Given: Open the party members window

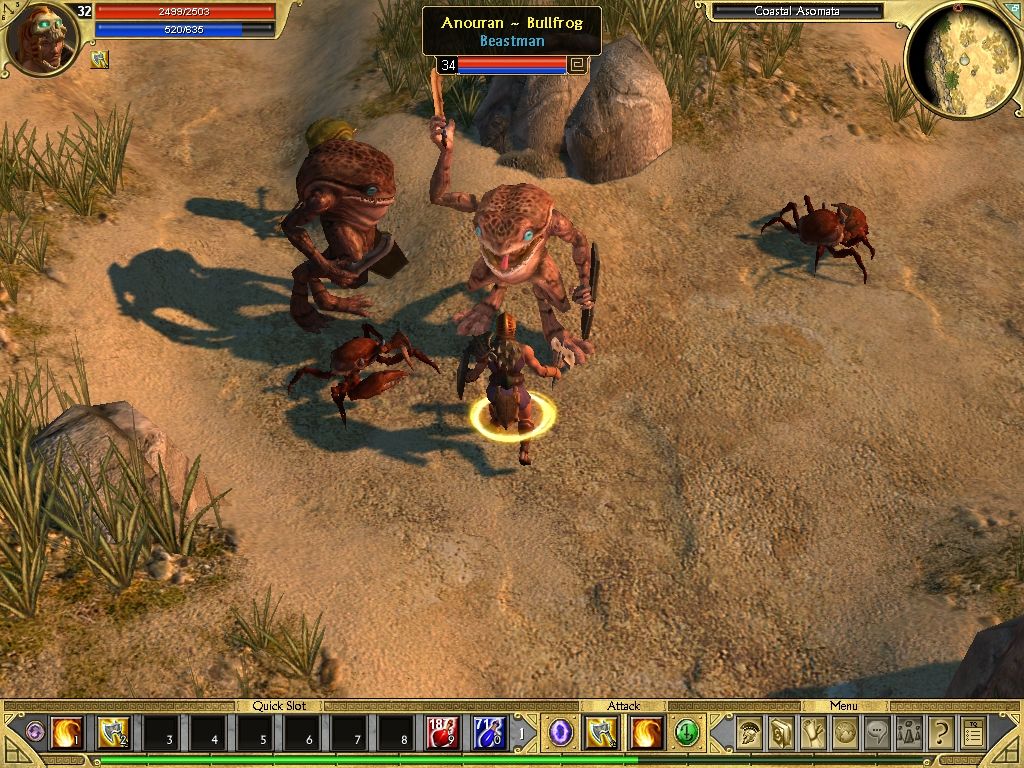Looking at the screenshot, I should pyautogui.click(x=909, y=733).
